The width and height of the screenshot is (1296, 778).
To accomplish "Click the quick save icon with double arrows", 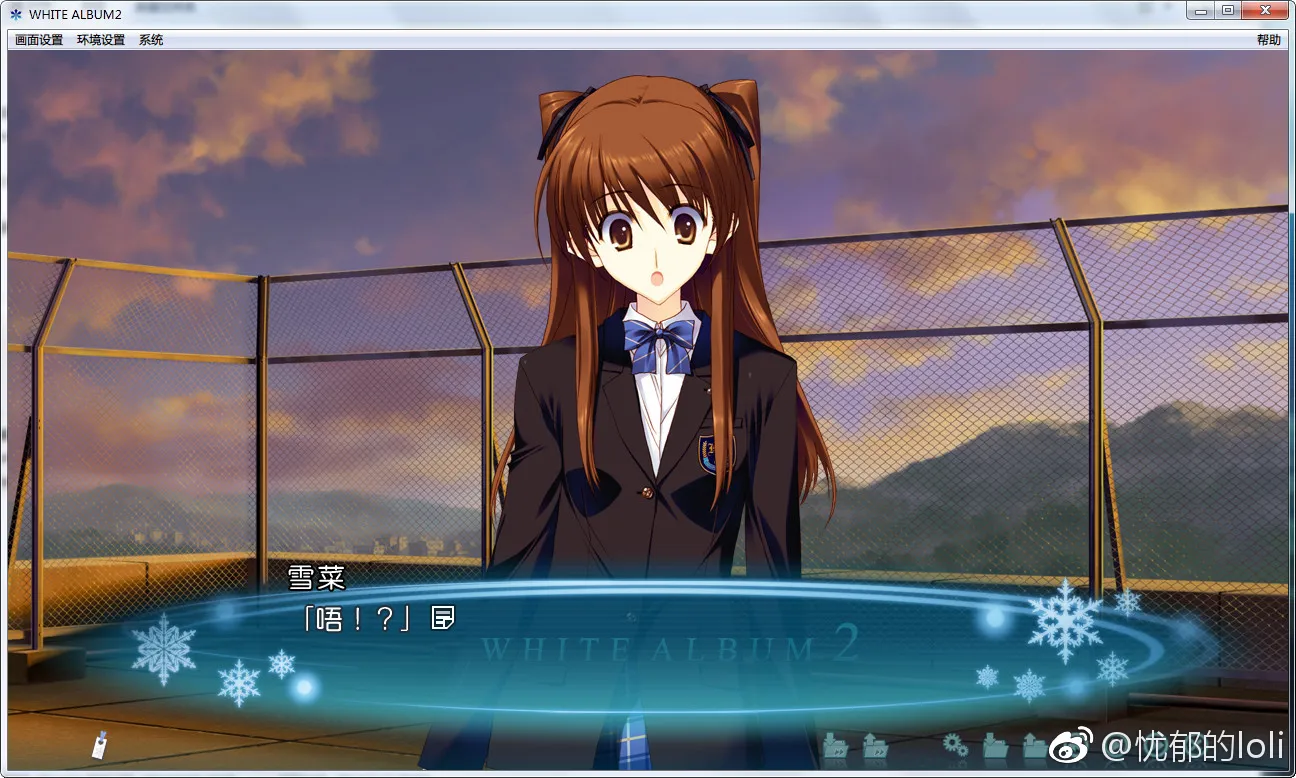I will pos(836,747).
